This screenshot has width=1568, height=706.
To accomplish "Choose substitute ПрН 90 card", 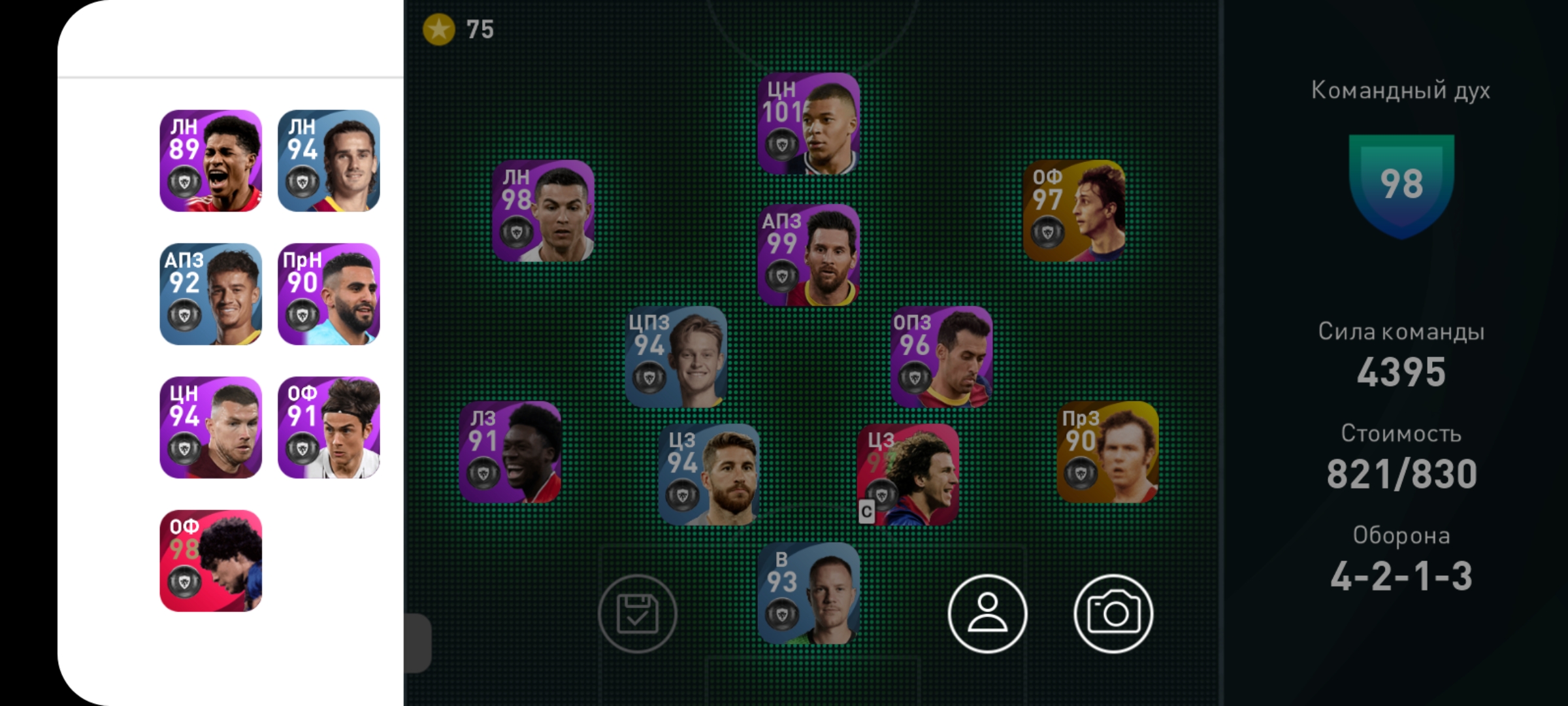I will coord(329,294).
